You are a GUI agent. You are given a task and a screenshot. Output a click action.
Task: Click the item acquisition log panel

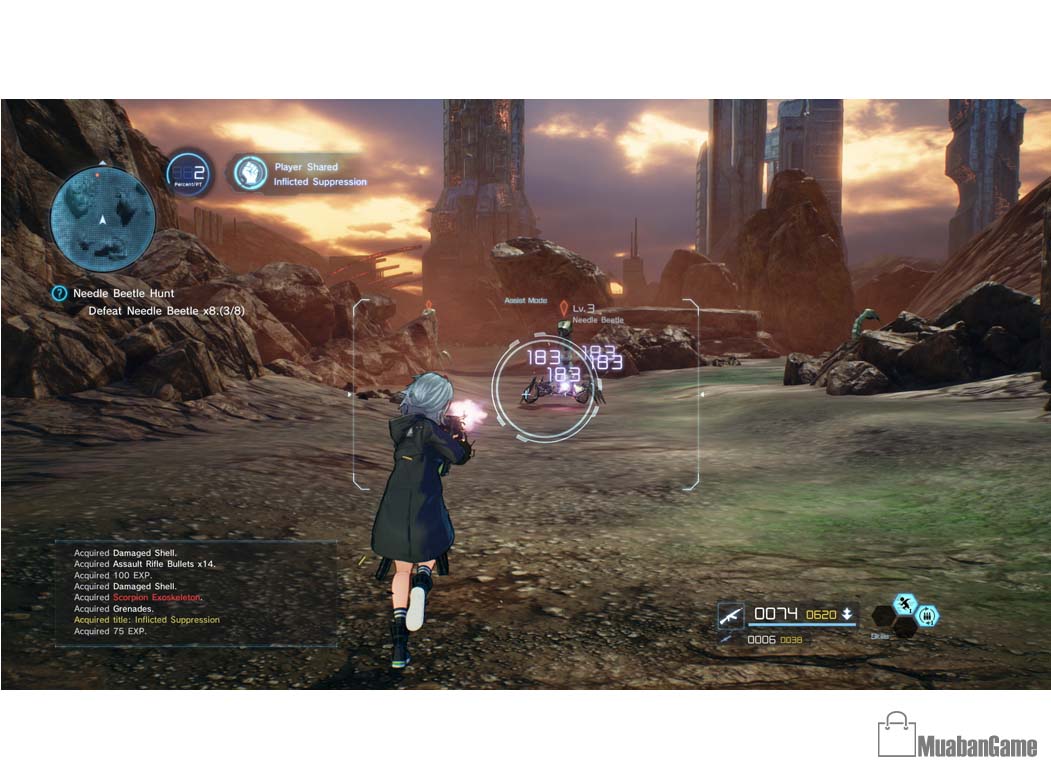coord(195,592)
